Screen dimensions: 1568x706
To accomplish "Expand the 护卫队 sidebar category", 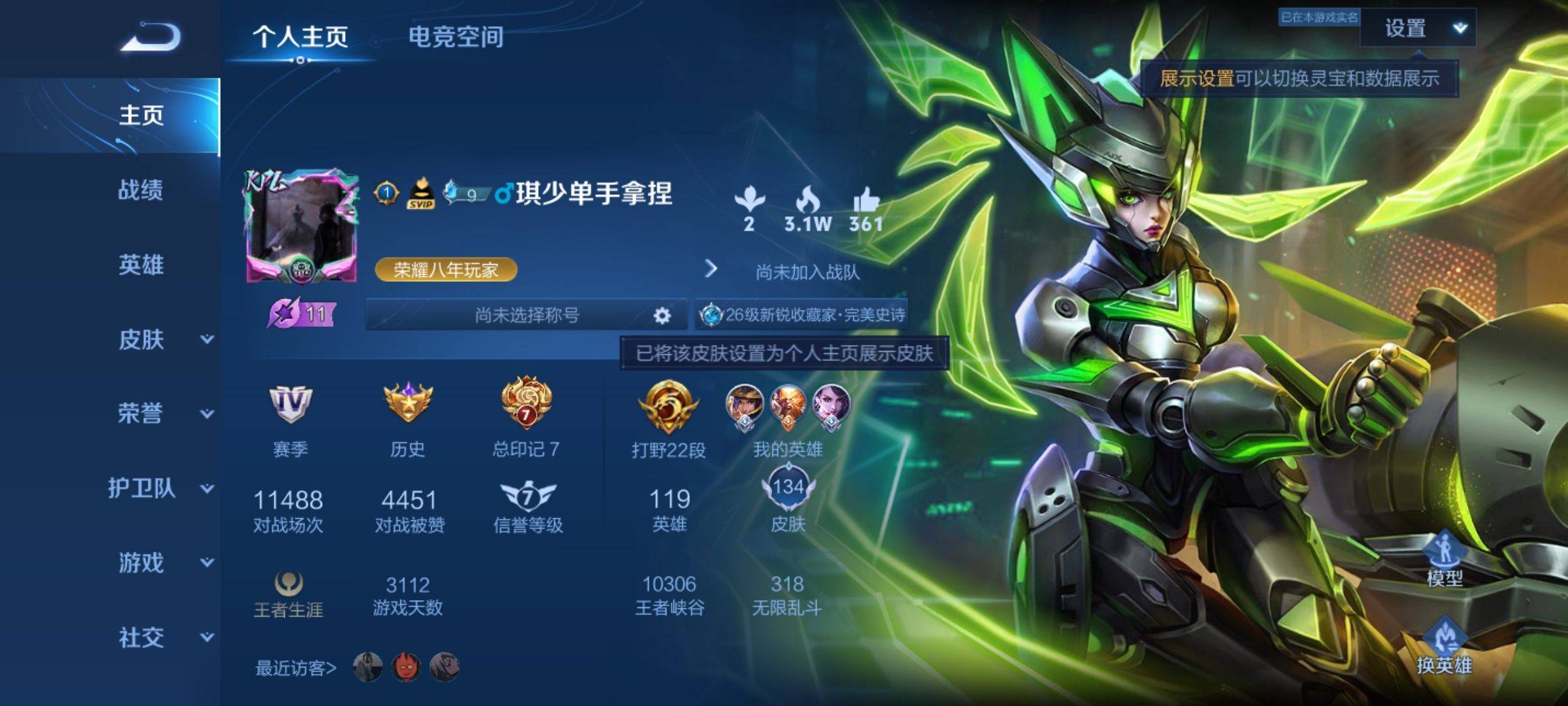I will click(x=160, y=488).
